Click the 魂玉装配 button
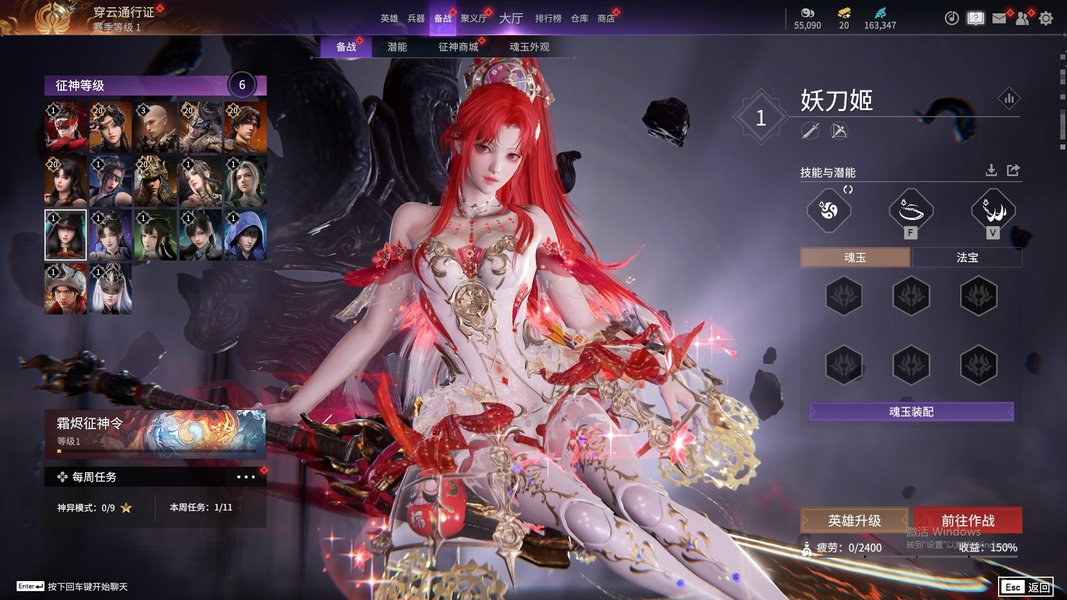 pos(911,412)
